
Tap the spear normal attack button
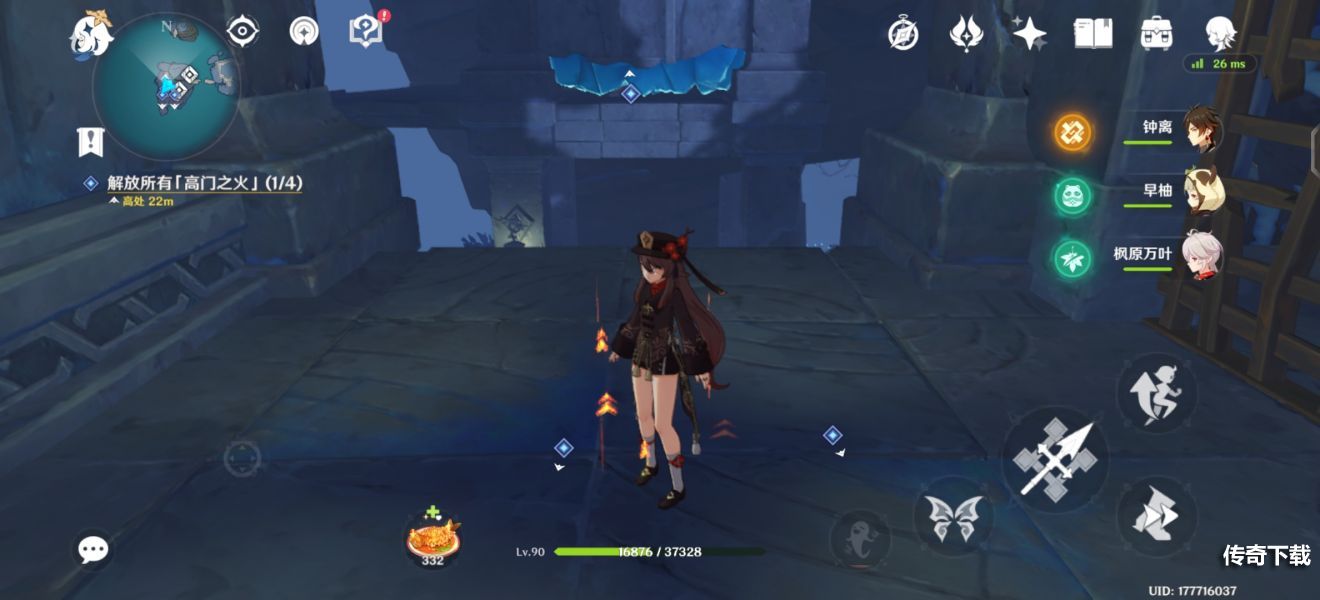click(1054, 460)
